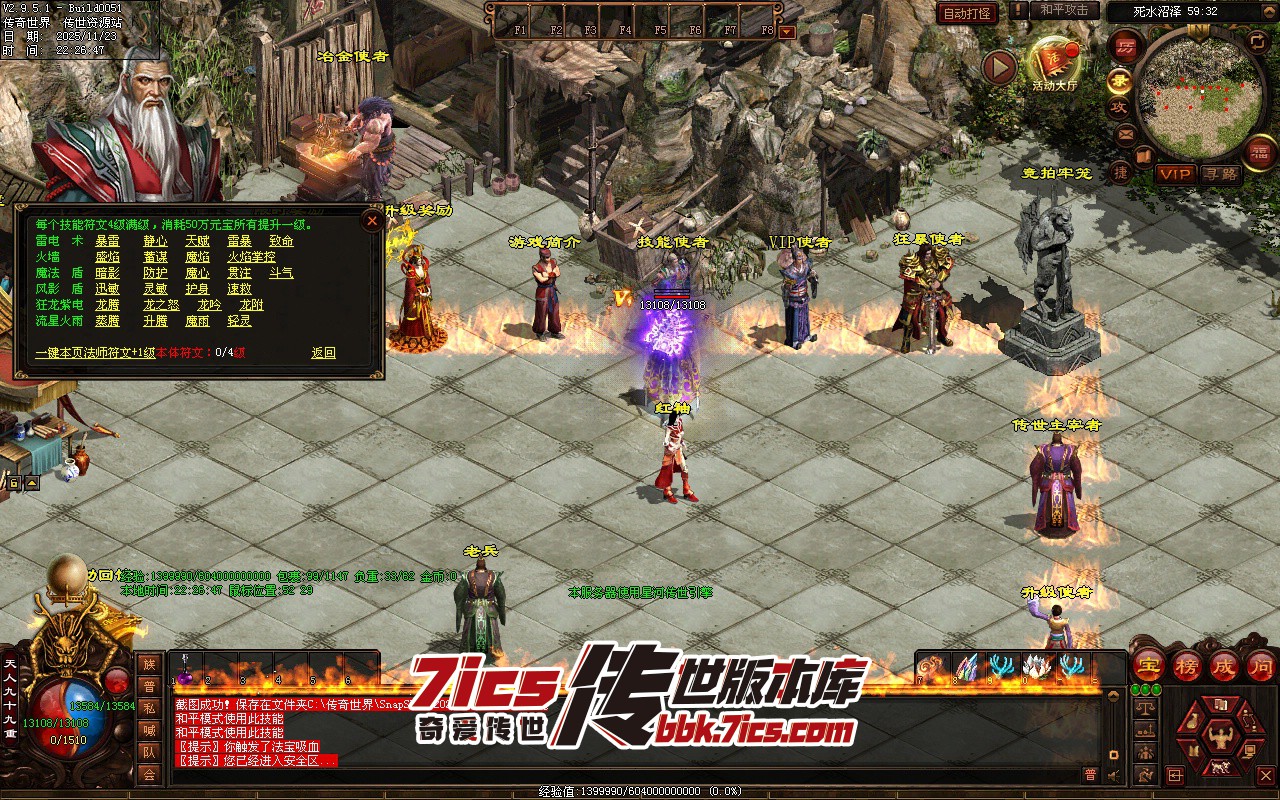Close the skill rune dialog
Viewport: 1280px width, 800px height.
[372, 220]
